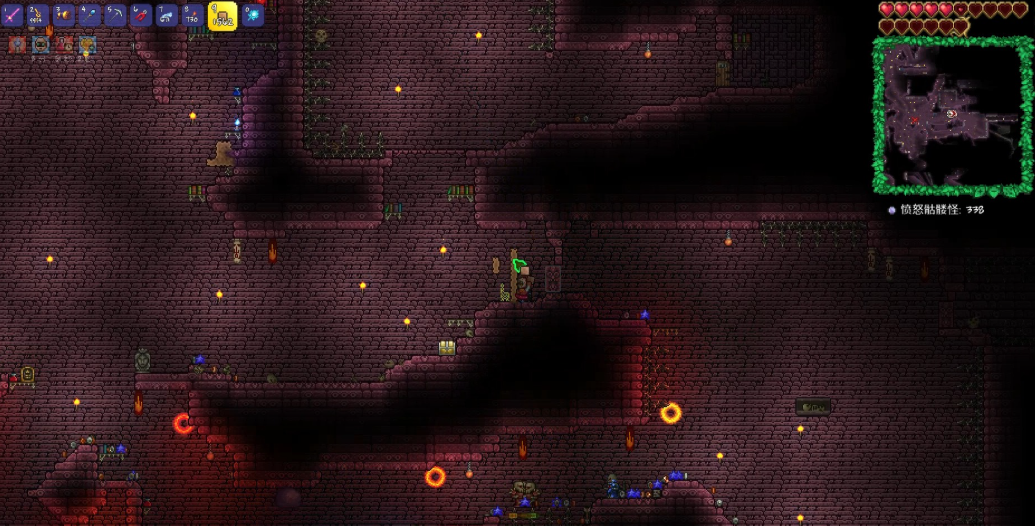The width and height of the screenshot is (1035, 526).
Task: Click the sunglasses face buff icon
Action: point(40,44)
